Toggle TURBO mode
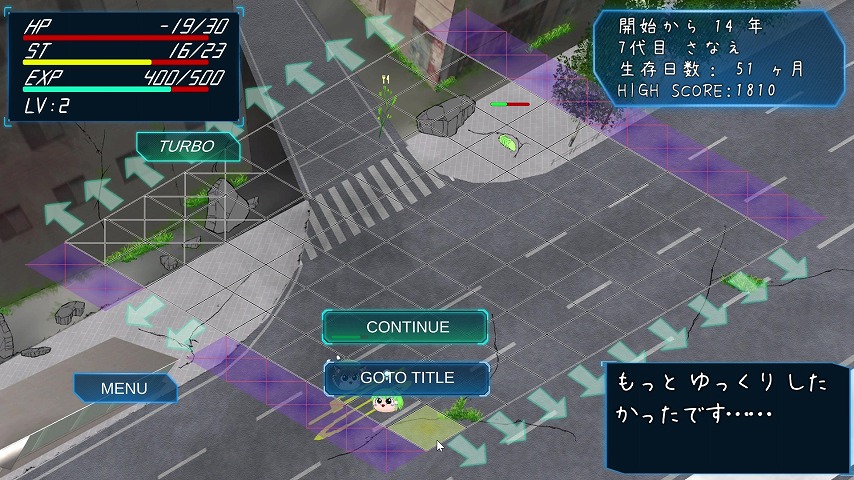The width and height of the screenshot is (854, 480). (x=188, y=146)
